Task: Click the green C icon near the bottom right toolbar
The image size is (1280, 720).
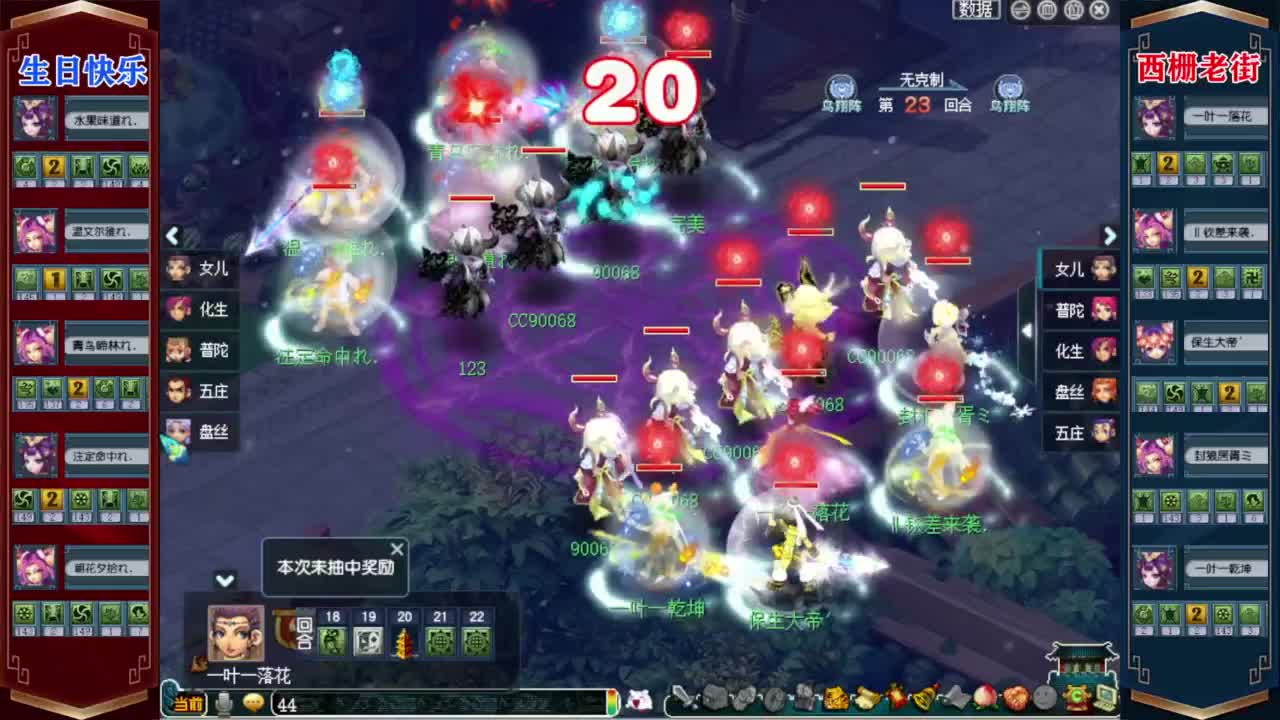Action: (x=1077, y=697)
